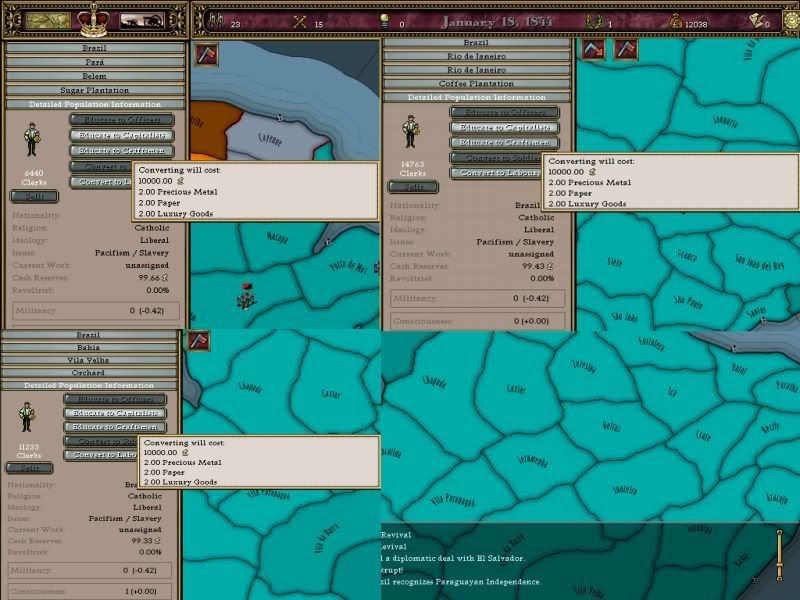Open the Belem province header

point(93,75)
